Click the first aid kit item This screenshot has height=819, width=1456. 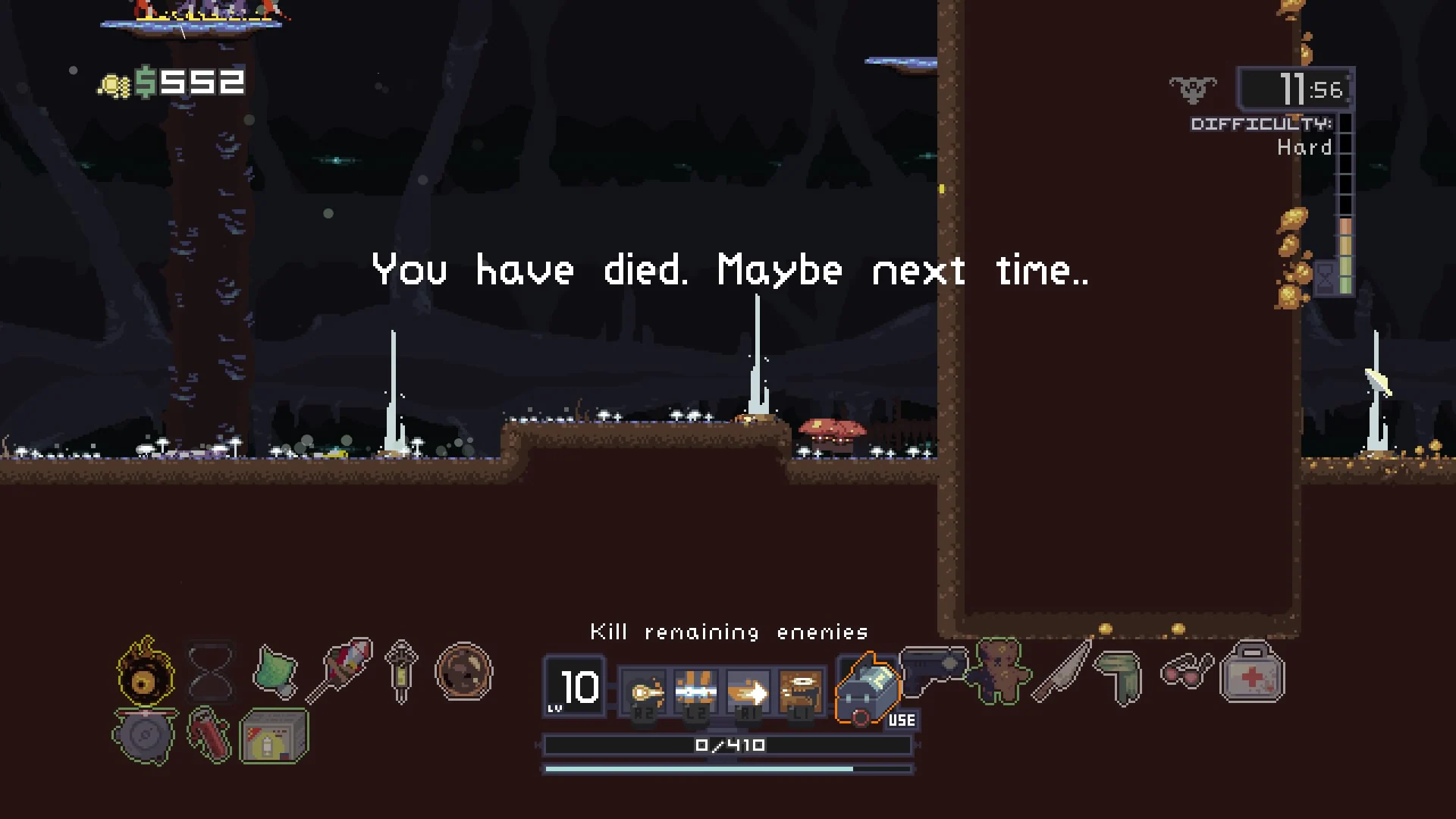pos(1251,673)
